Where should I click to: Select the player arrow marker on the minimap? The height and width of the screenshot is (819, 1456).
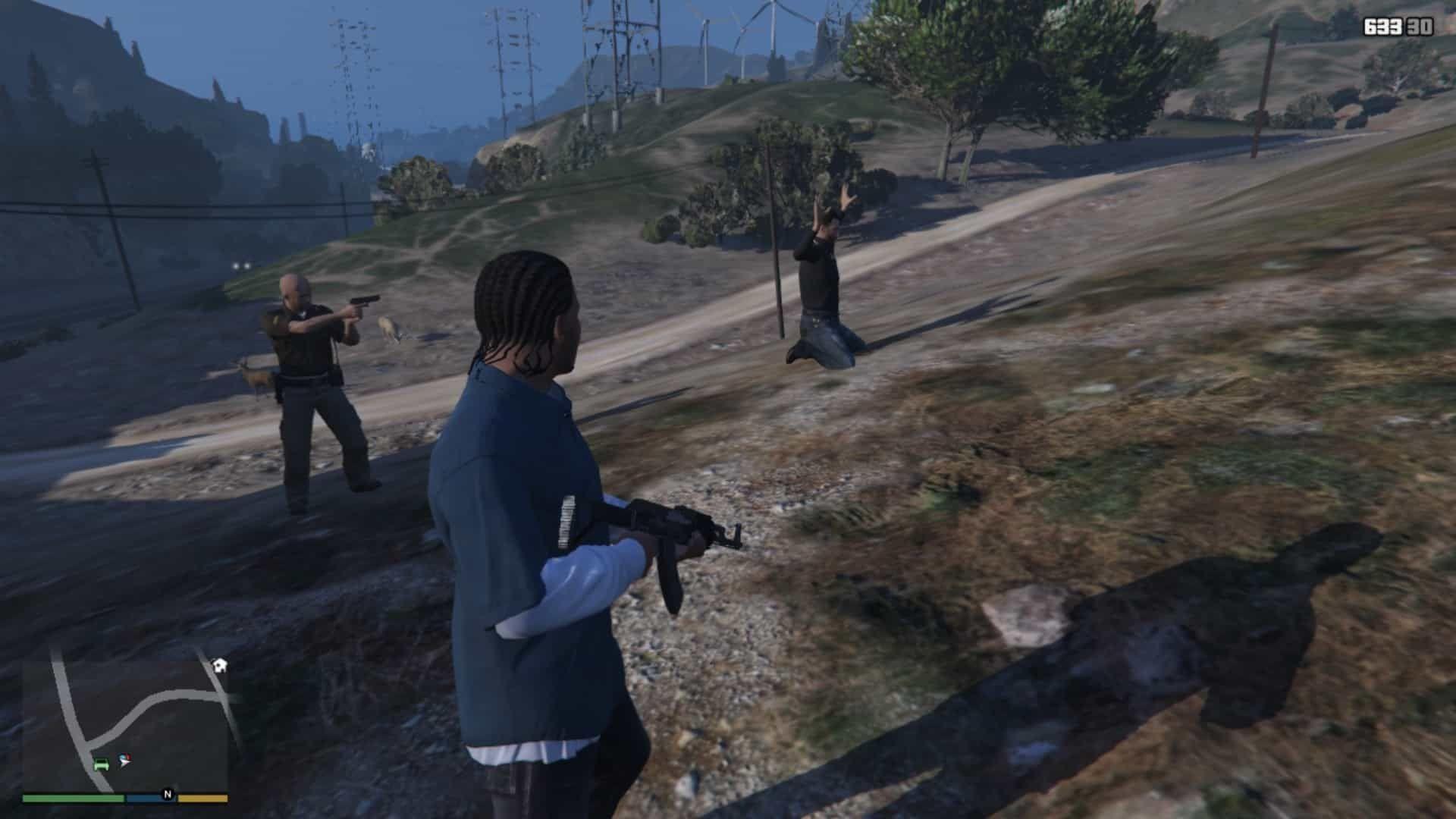(x=124, y=761)
